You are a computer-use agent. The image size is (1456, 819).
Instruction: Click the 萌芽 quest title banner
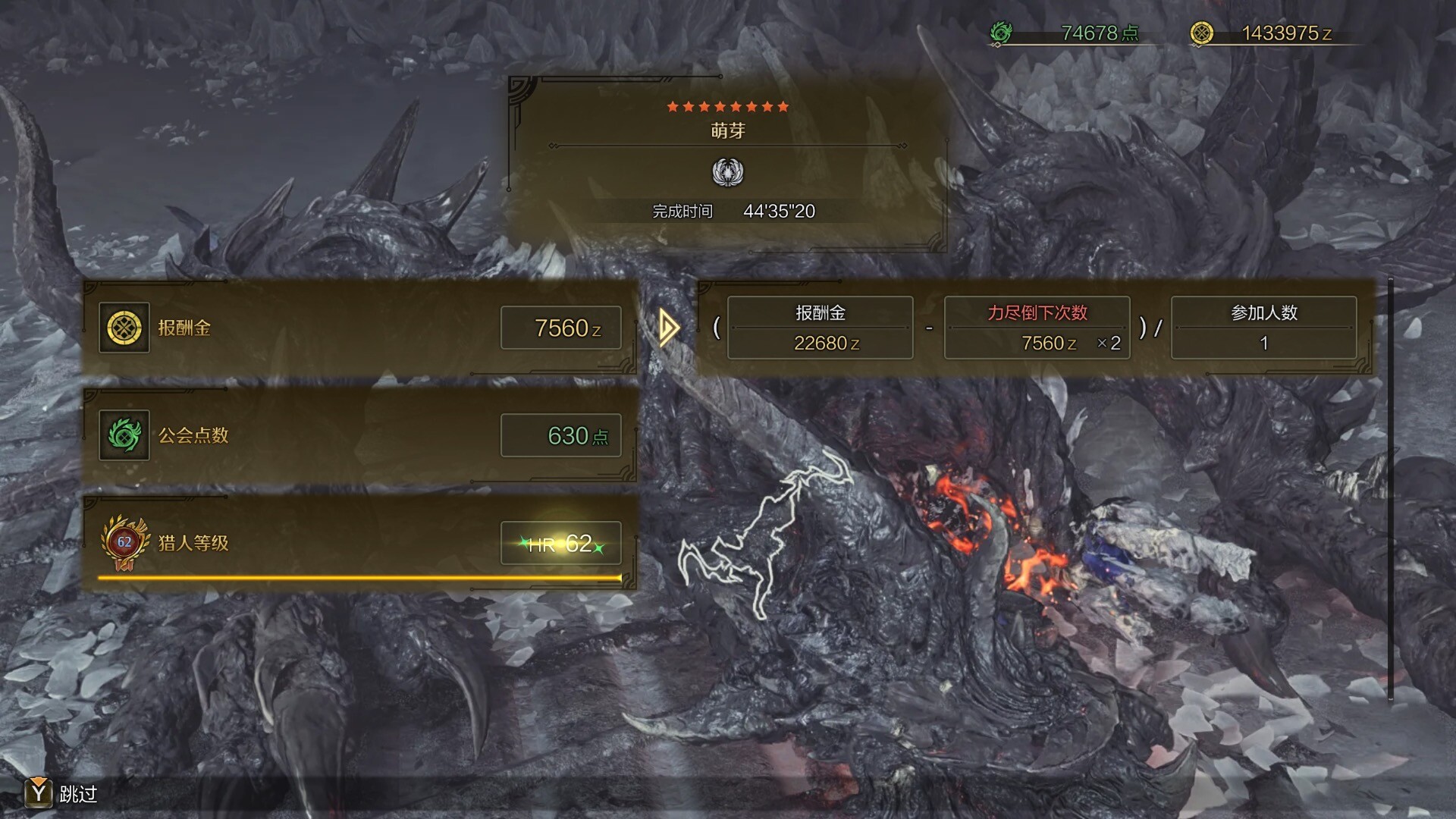point(727,130)
